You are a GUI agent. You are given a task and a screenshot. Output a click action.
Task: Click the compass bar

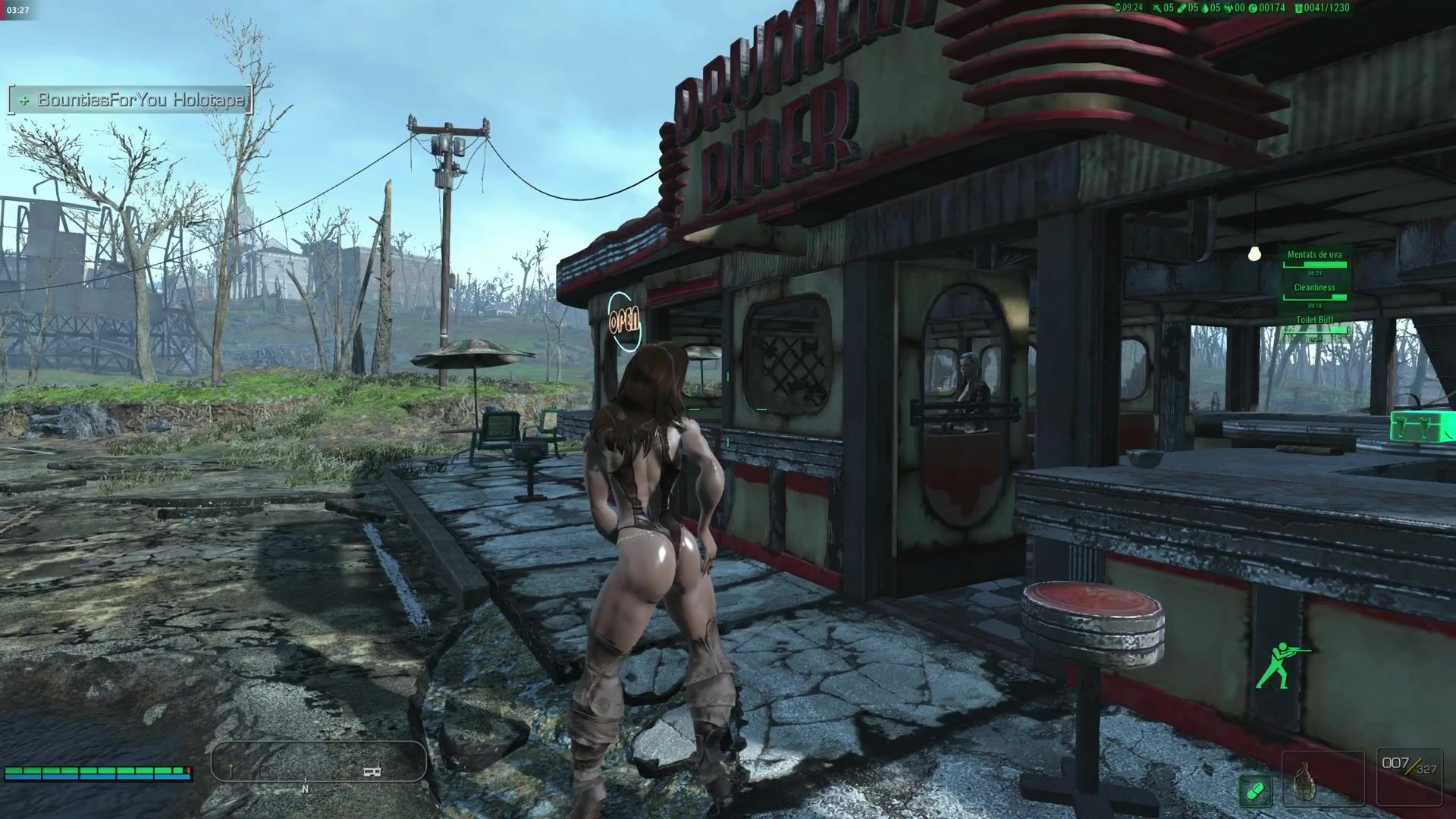(x=318, y=761)
